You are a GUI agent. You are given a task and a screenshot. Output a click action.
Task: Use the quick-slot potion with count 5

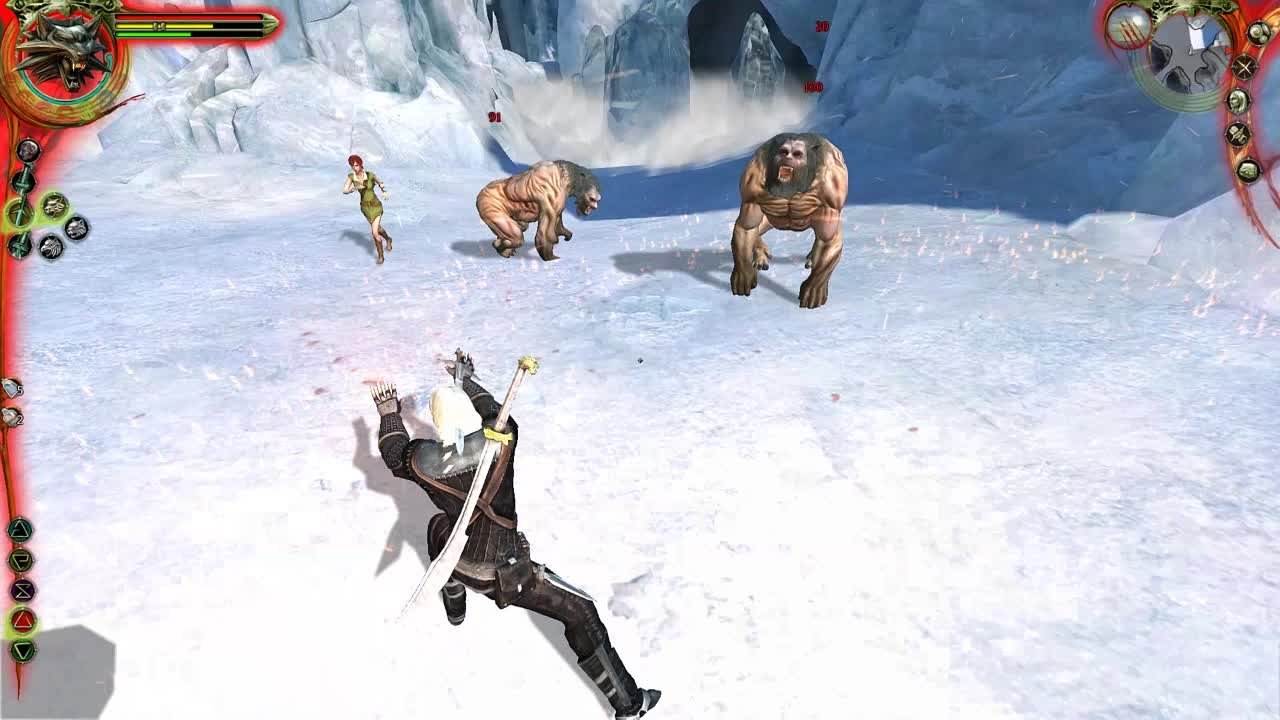coord(11,387)
